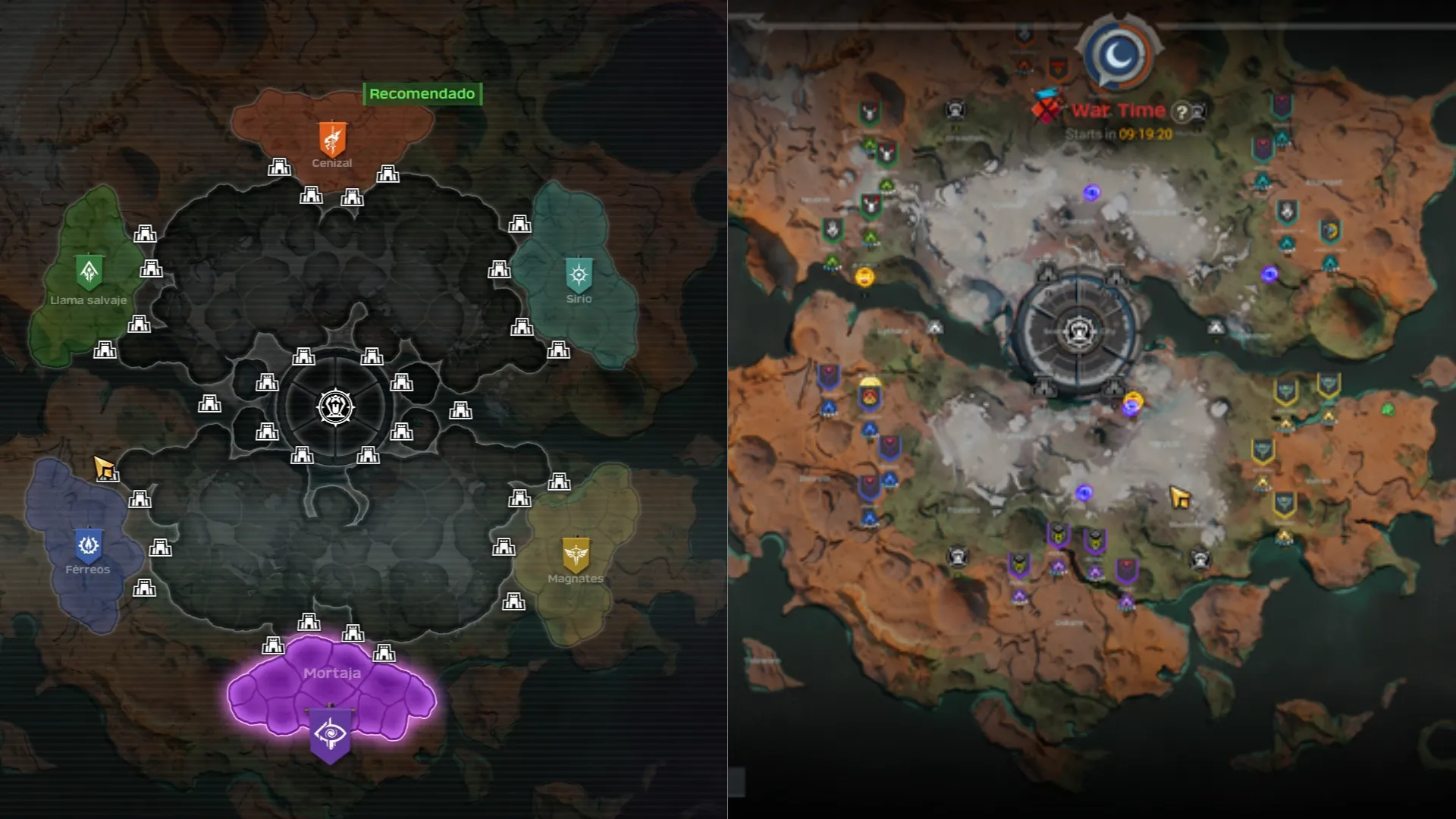Click the red crossed-banners War Time icon
The width and height of the screenshot is (1456, 819).
[x=1046, y=111]
